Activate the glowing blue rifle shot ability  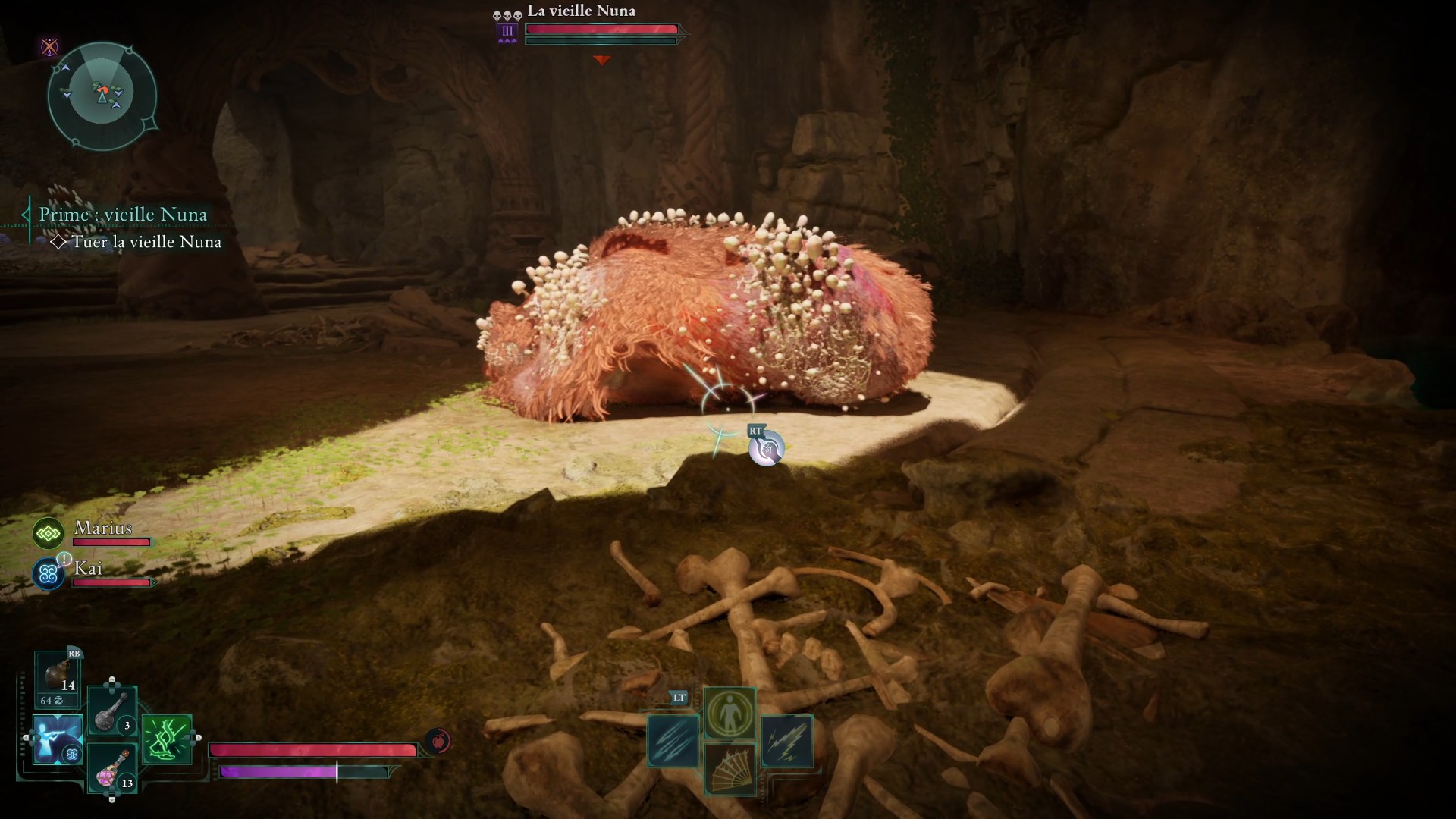(58, 739)
